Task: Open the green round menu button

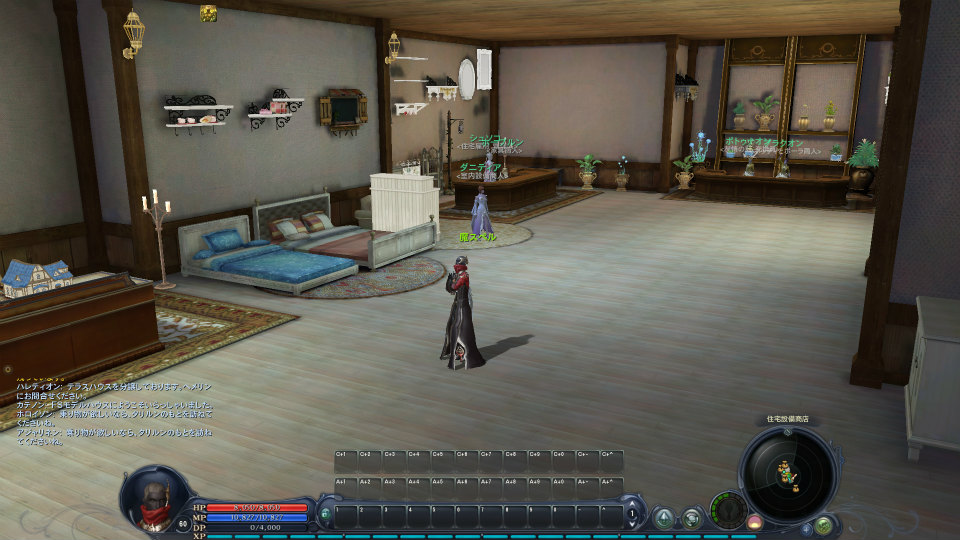Action: [x=823, y=524]
